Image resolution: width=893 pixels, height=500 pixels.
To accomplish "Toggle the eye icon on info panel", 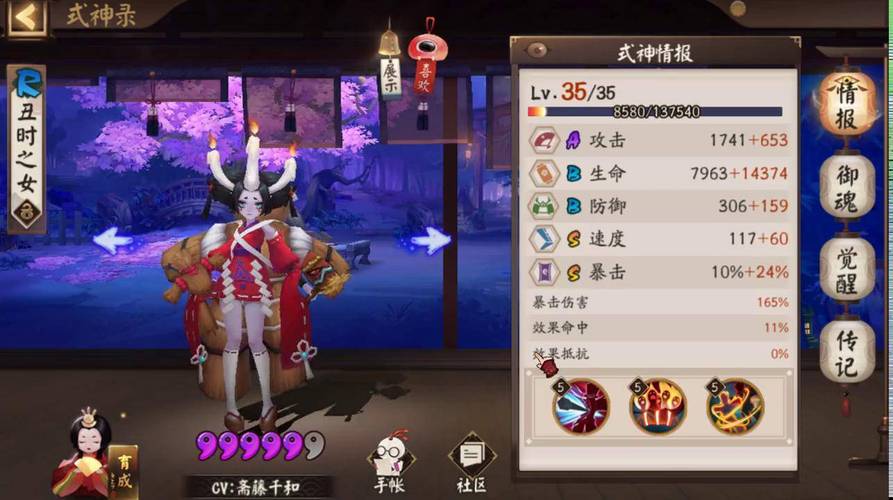I will click(x=538, y=50).
